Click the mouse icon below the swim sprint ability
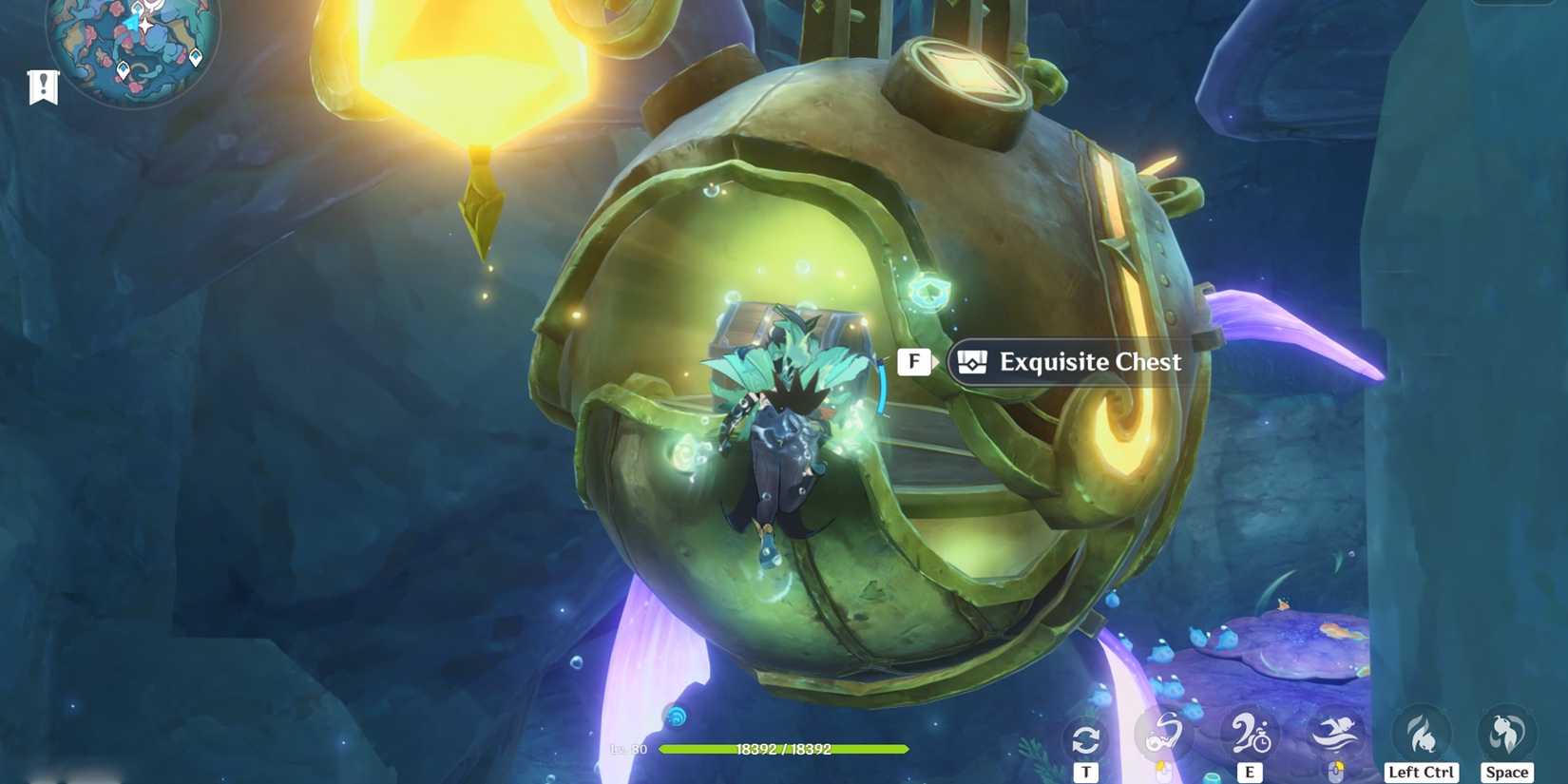This screenshot has width=1568, height=784. click(1338, 770)
